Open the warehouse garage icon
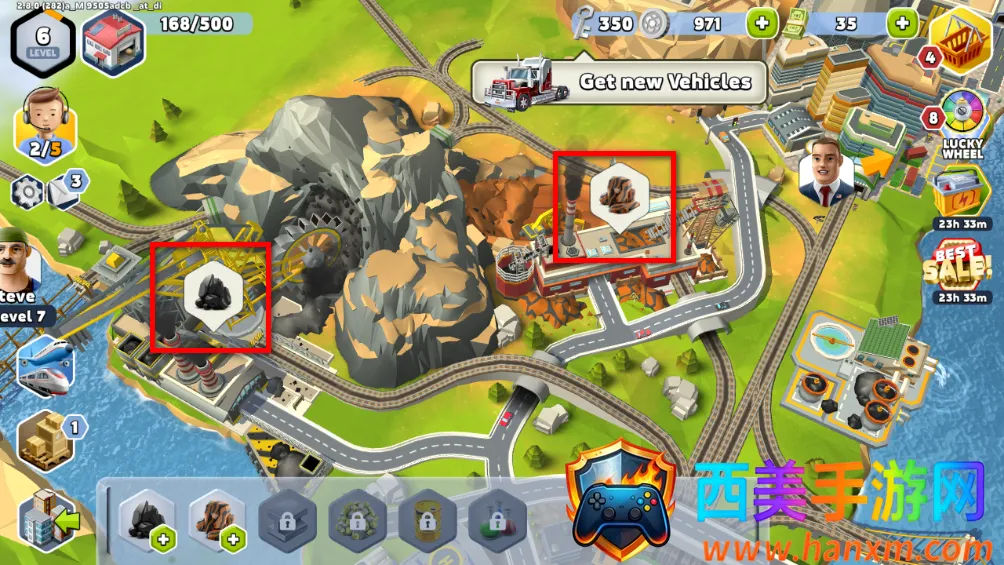The width and height of the screenshot is (1004, 565). 113,43
